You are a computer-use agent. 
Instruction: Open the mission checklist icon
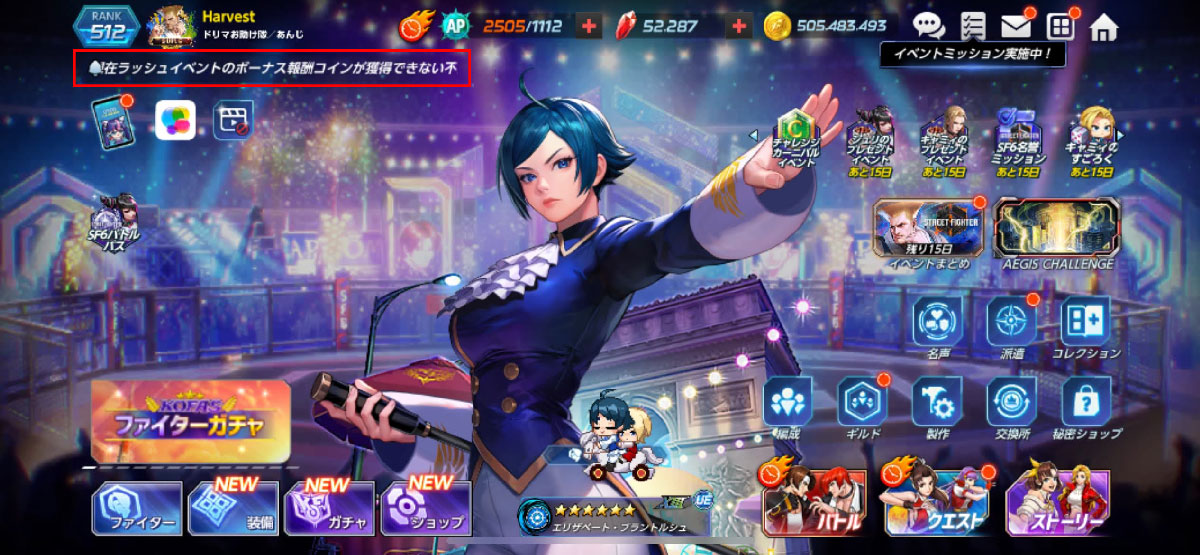click(972, 26)
